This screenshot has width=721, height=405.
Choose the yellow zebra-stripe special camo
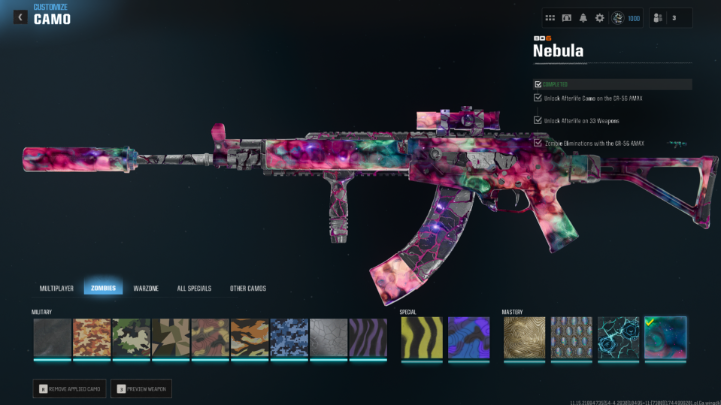[420, 338]
